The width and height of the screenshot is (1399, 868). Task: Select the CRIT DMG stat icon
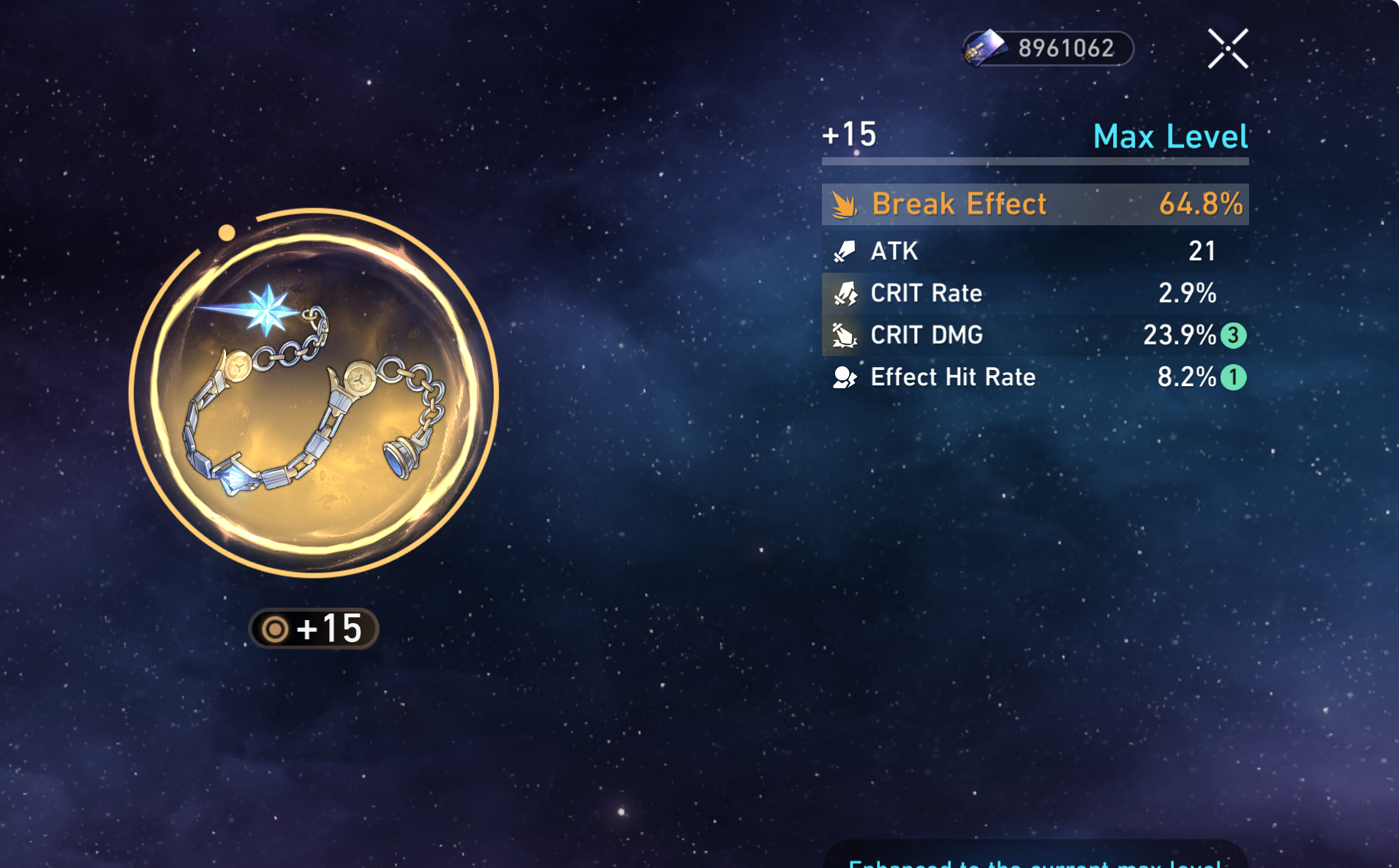coord(846,335)
